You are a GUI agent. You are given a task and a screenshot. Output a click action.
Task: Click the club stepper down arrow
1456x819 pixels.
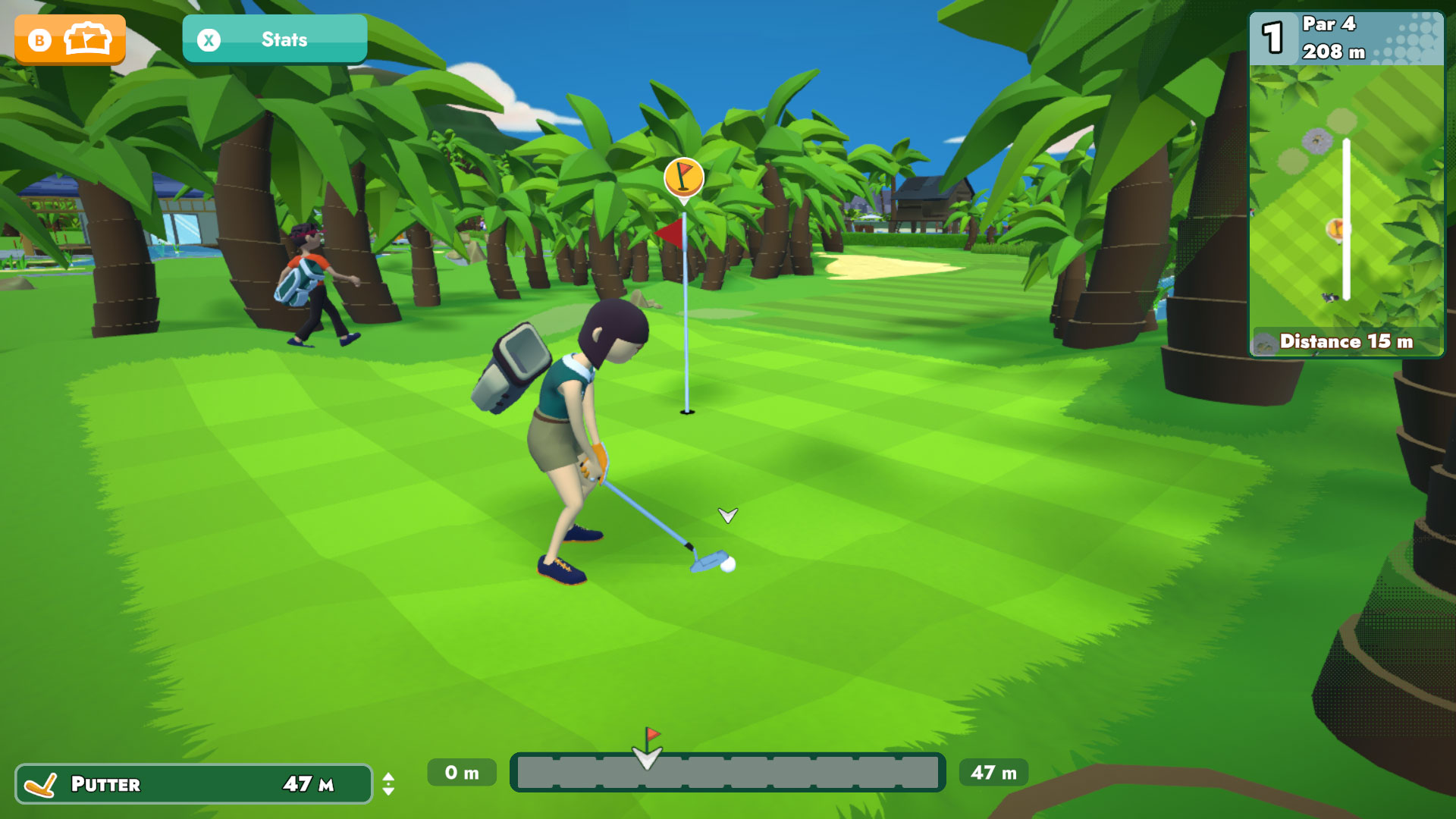coord(389,792)
